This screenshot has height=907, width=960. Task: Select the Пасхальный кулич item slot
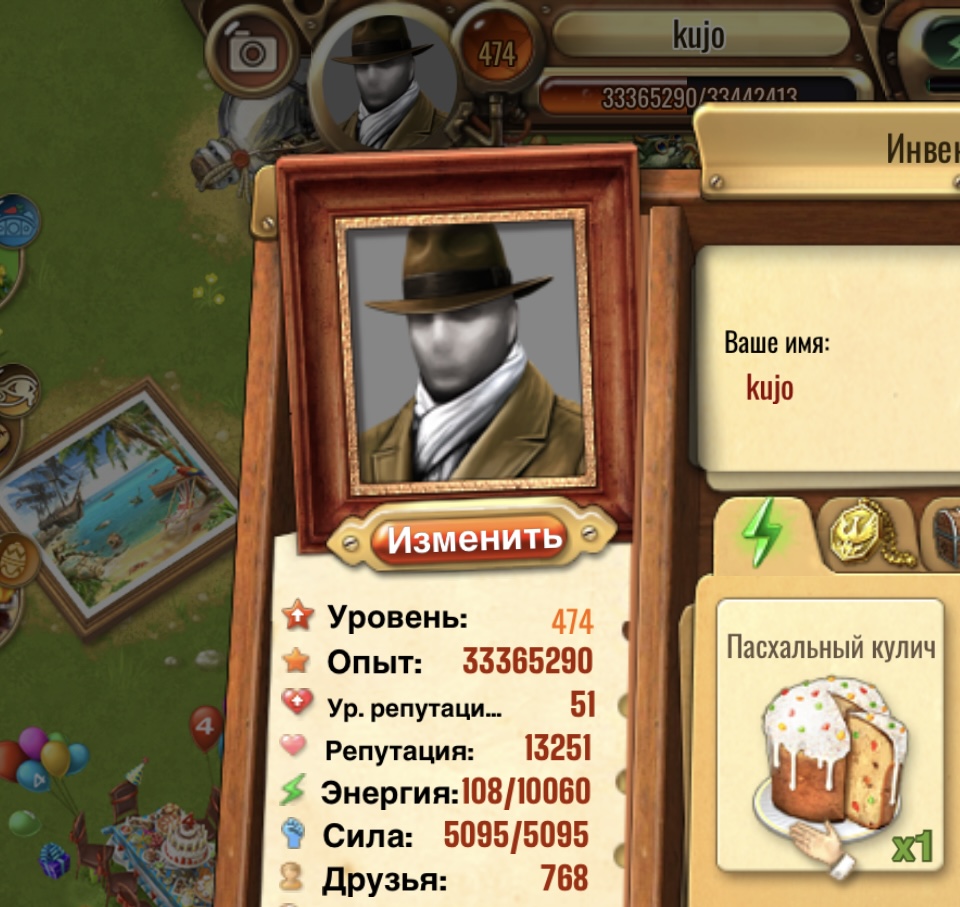[831, 735]
